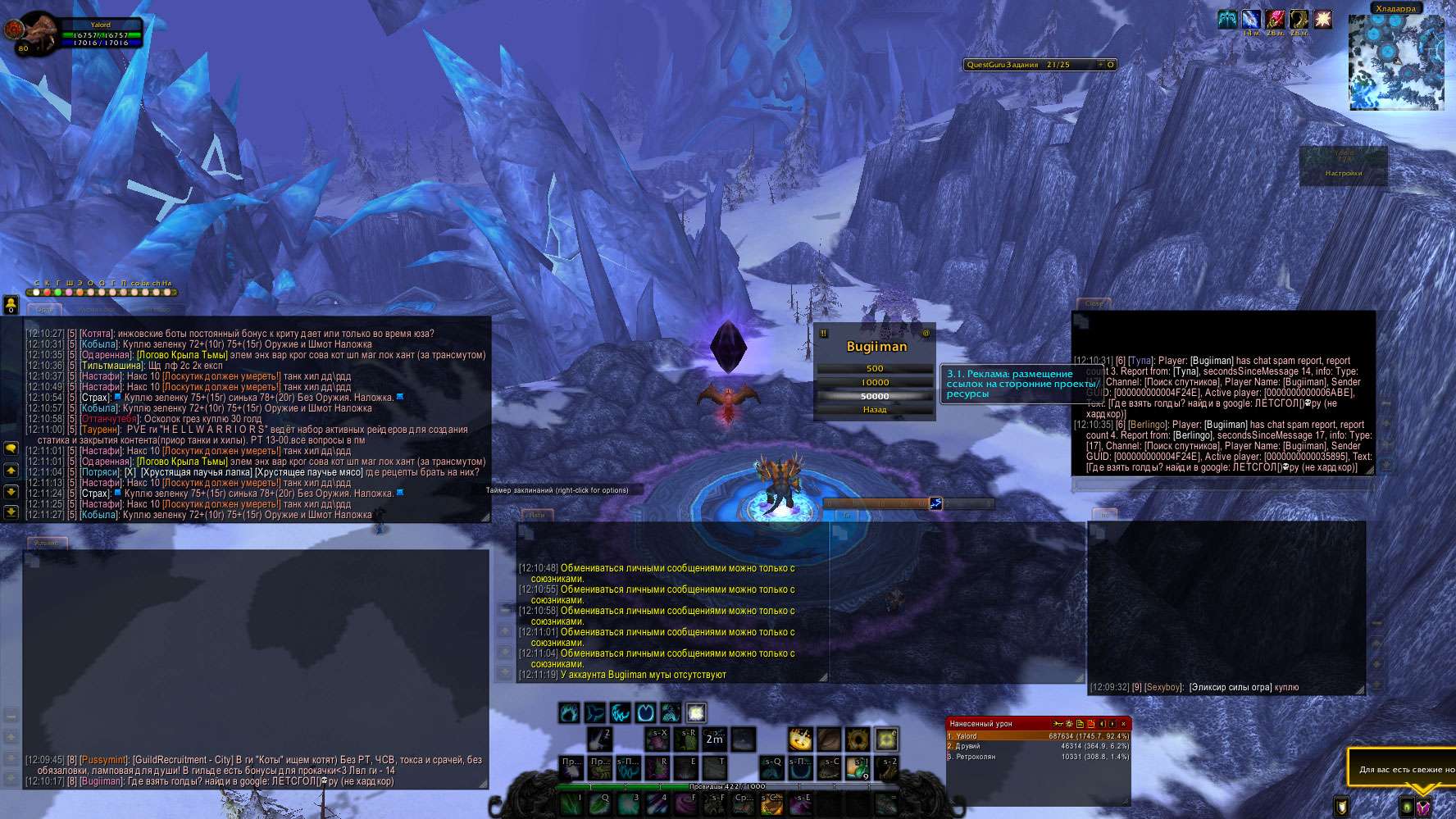This screenshot has height=819, width=1456.
Task: Click the action slot showing 2m cooldown
Action: (x=715, y=739)
